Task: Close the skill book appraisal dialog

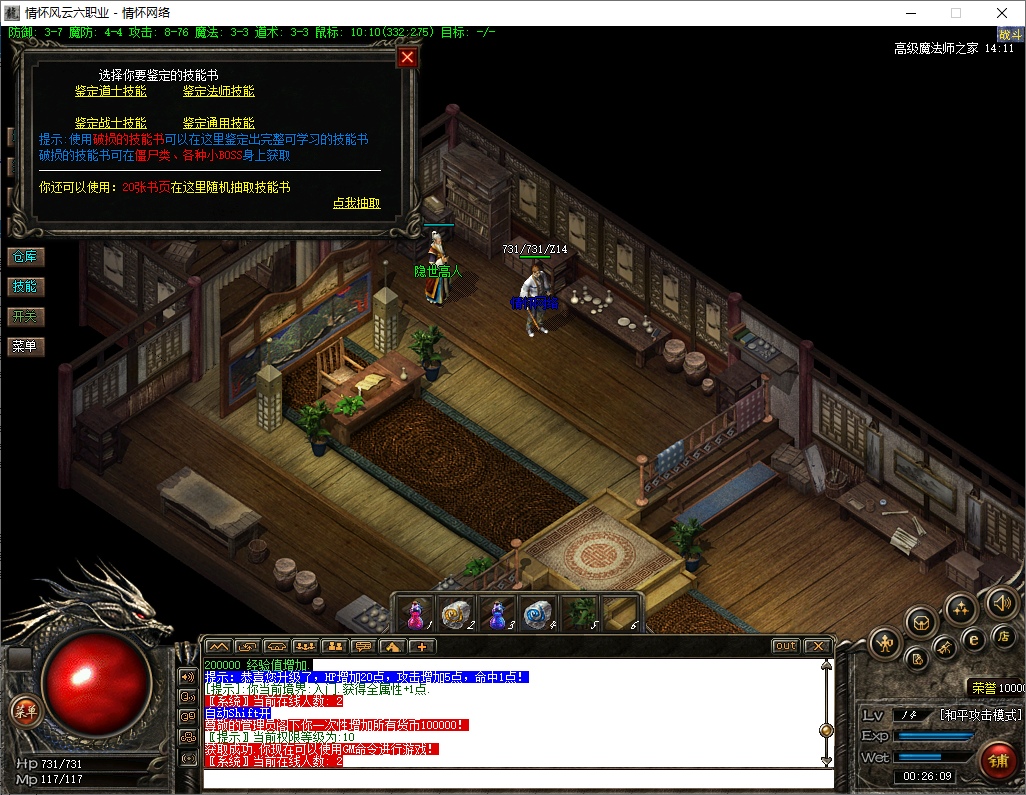Action: (406, 57)
